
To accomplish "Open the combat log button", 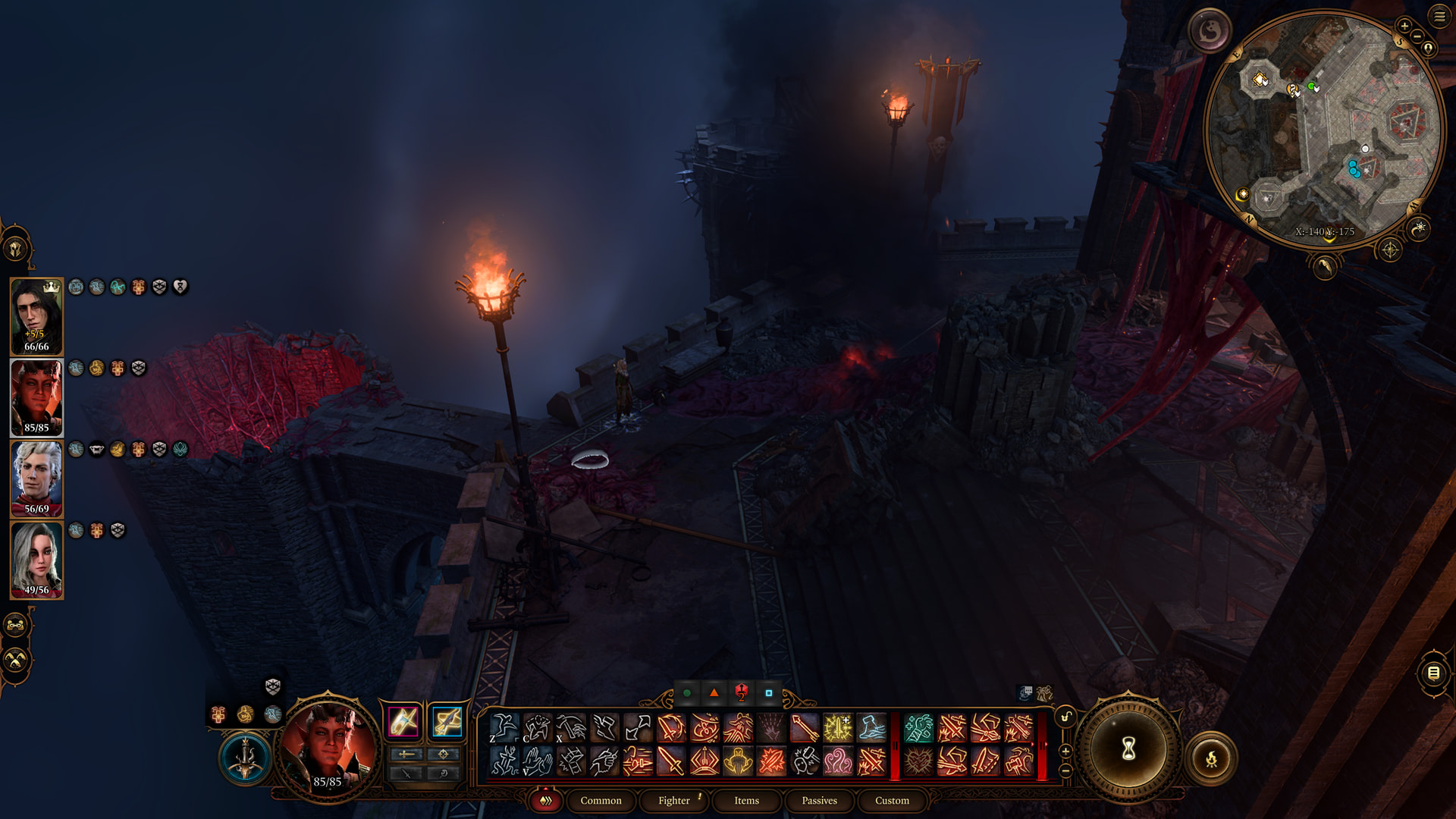I will (1432, 673).
